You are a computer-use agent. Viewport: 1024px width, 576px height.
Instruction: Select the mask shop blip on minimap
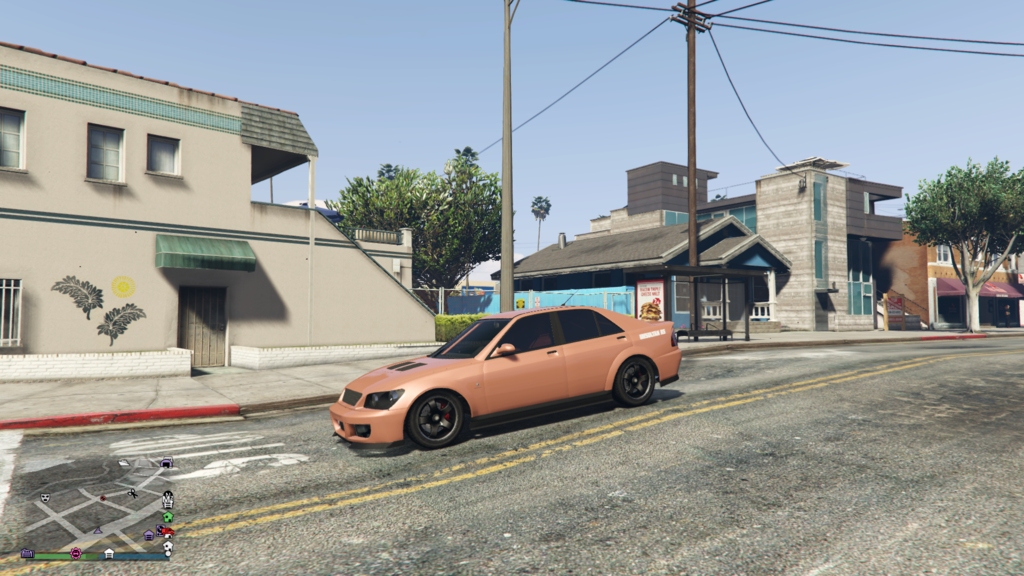[x=45, y=497]
